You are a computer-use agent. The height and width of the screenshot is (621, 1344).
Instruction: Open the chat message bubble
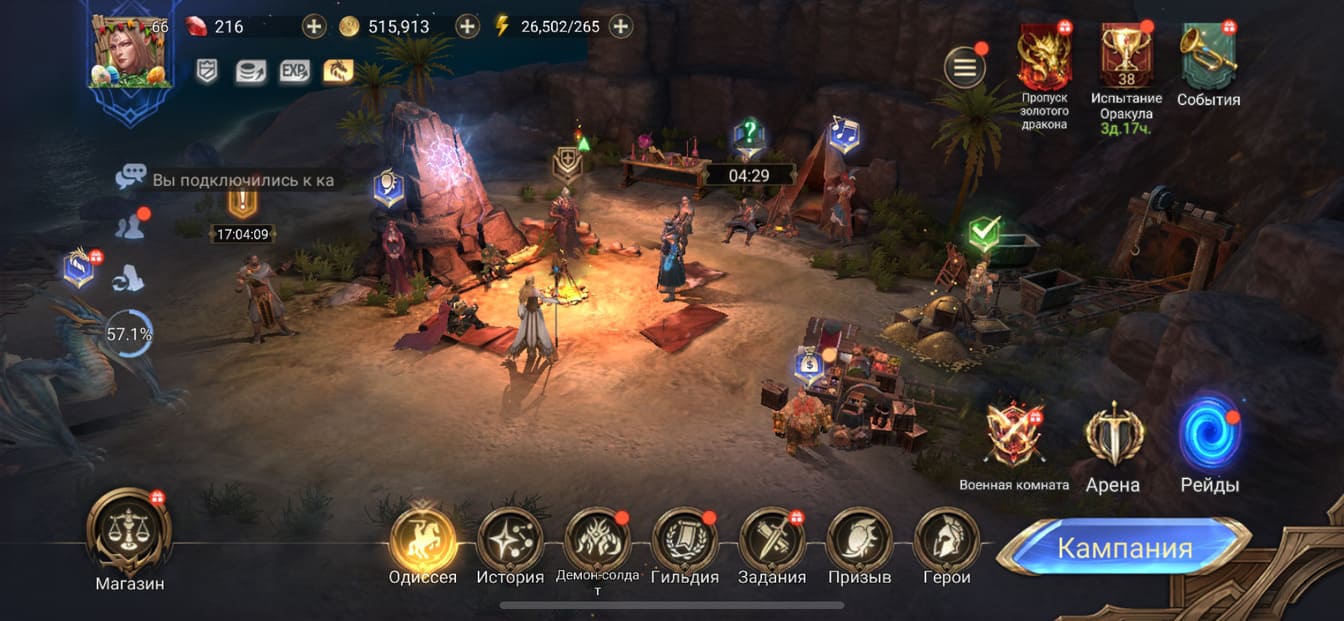pos(130,178)
